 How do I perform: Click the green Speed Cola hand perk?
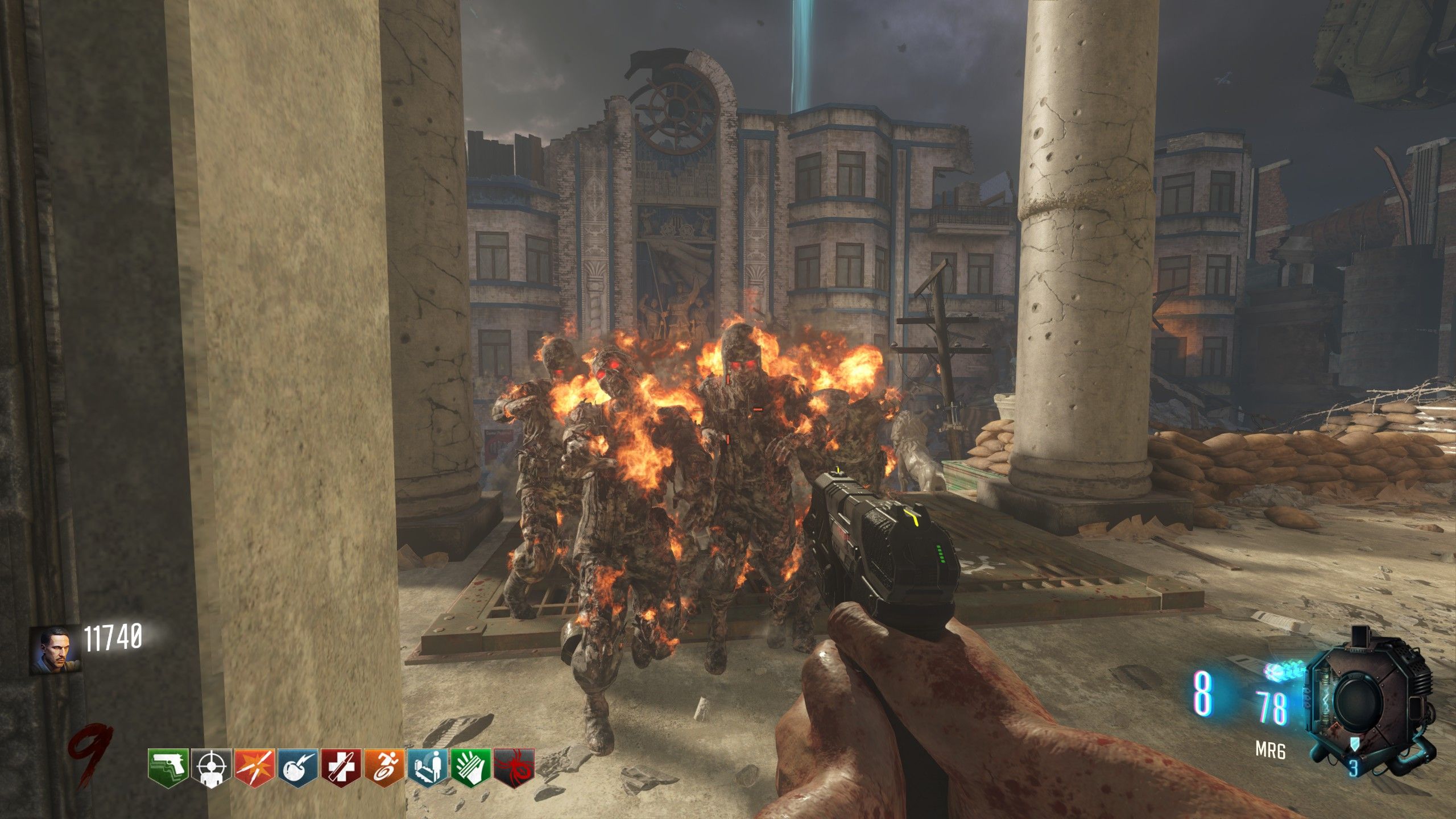pos(470,768)
